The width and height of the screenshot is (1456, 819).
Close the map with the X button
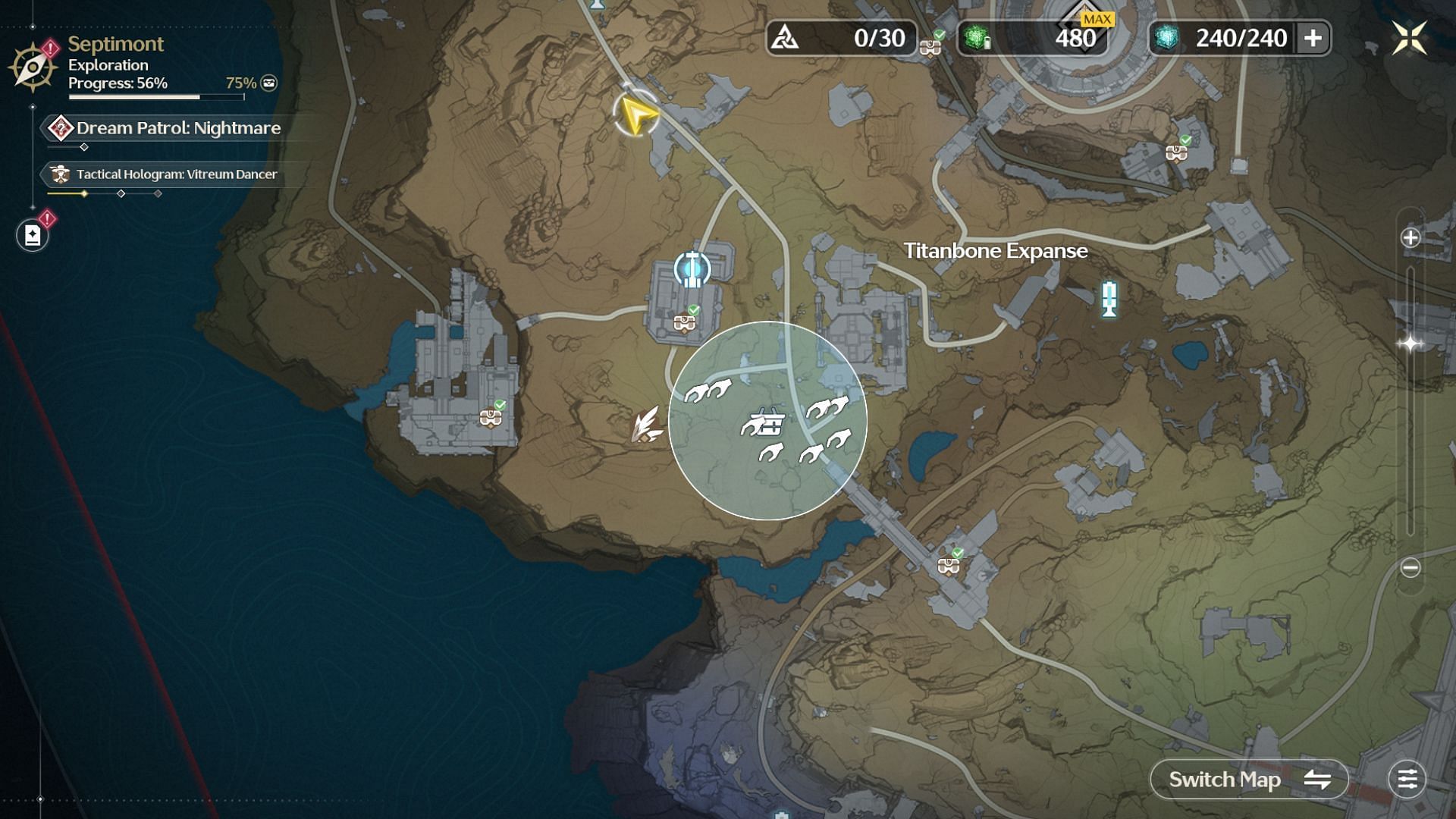point(1409,38)
